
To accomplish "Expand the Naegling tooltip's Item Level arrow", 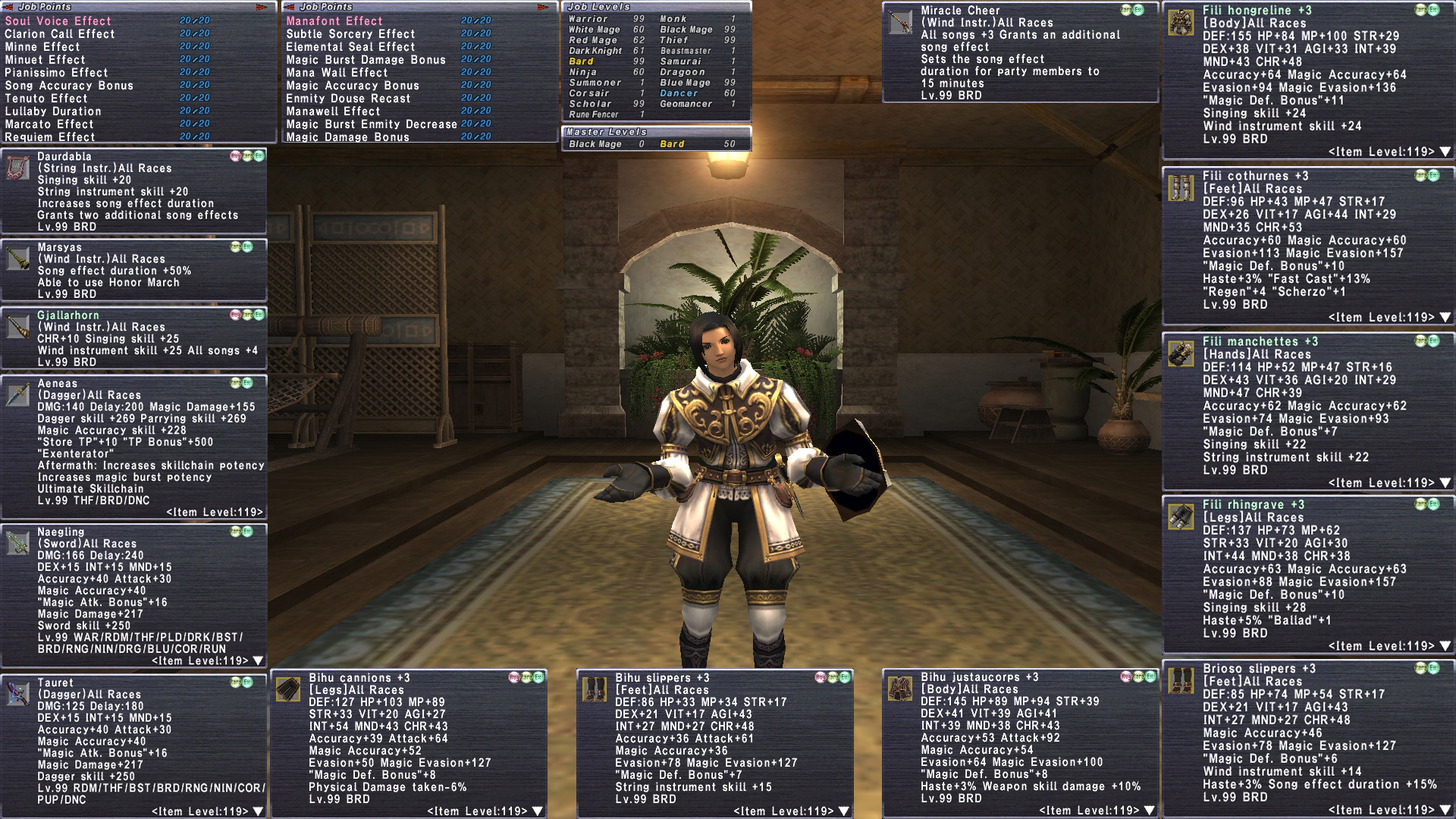I will click(258, 661).
